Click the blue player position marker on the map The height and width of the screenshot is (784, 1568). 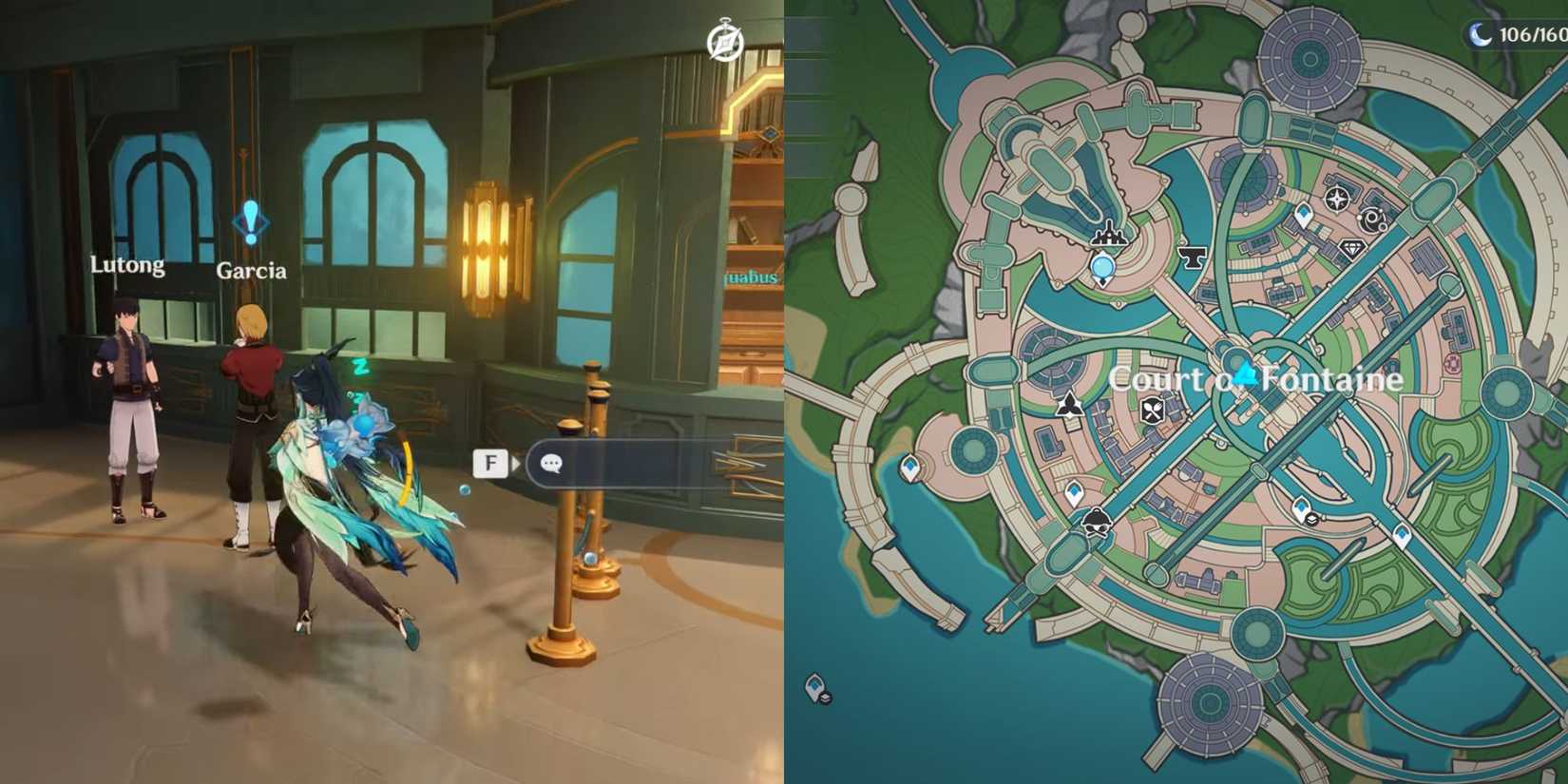(1102, 267)
